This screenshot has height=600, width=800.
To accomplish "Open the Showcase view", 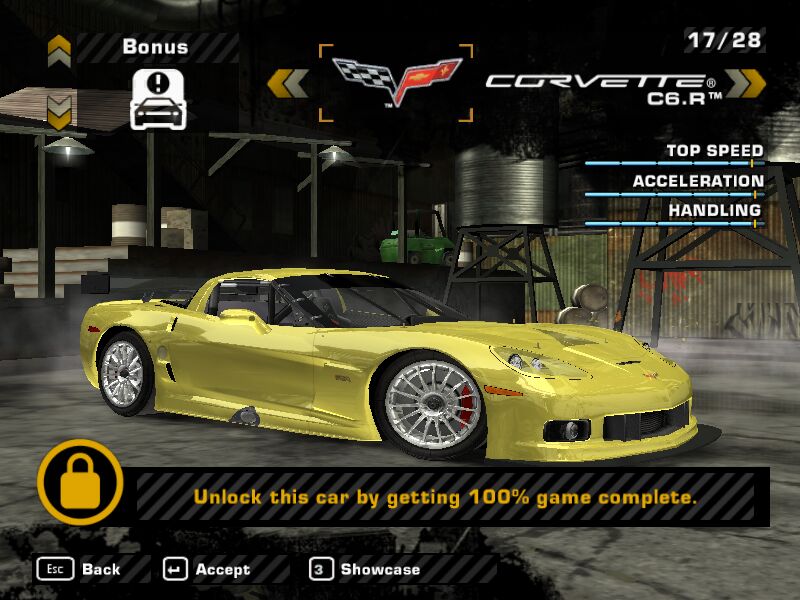I will point(365,569).
